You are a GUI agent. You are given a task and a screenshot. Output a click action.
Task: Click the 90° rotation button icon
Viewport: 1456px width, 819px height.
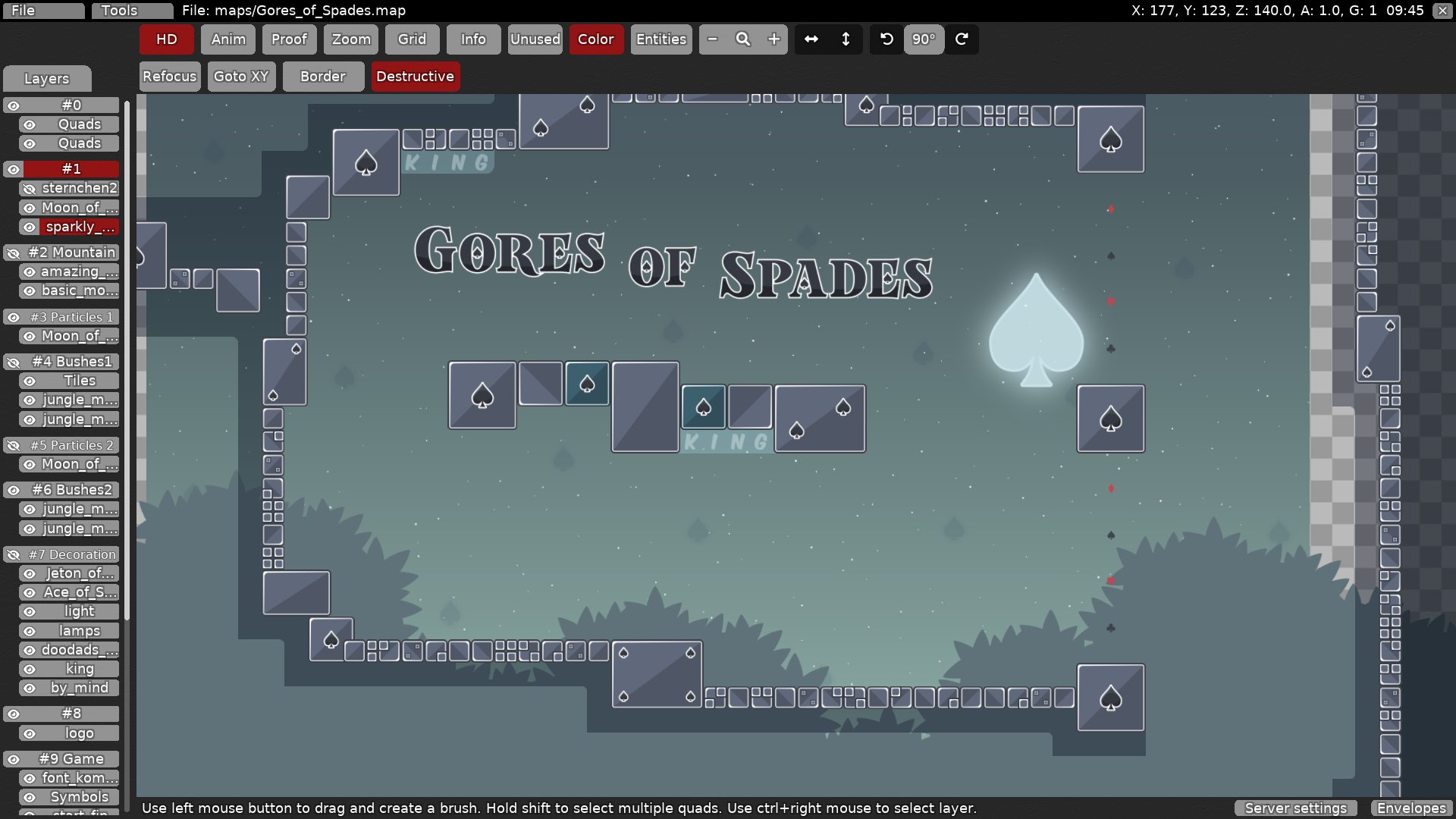pyautogui.click(x=924, y=39)
